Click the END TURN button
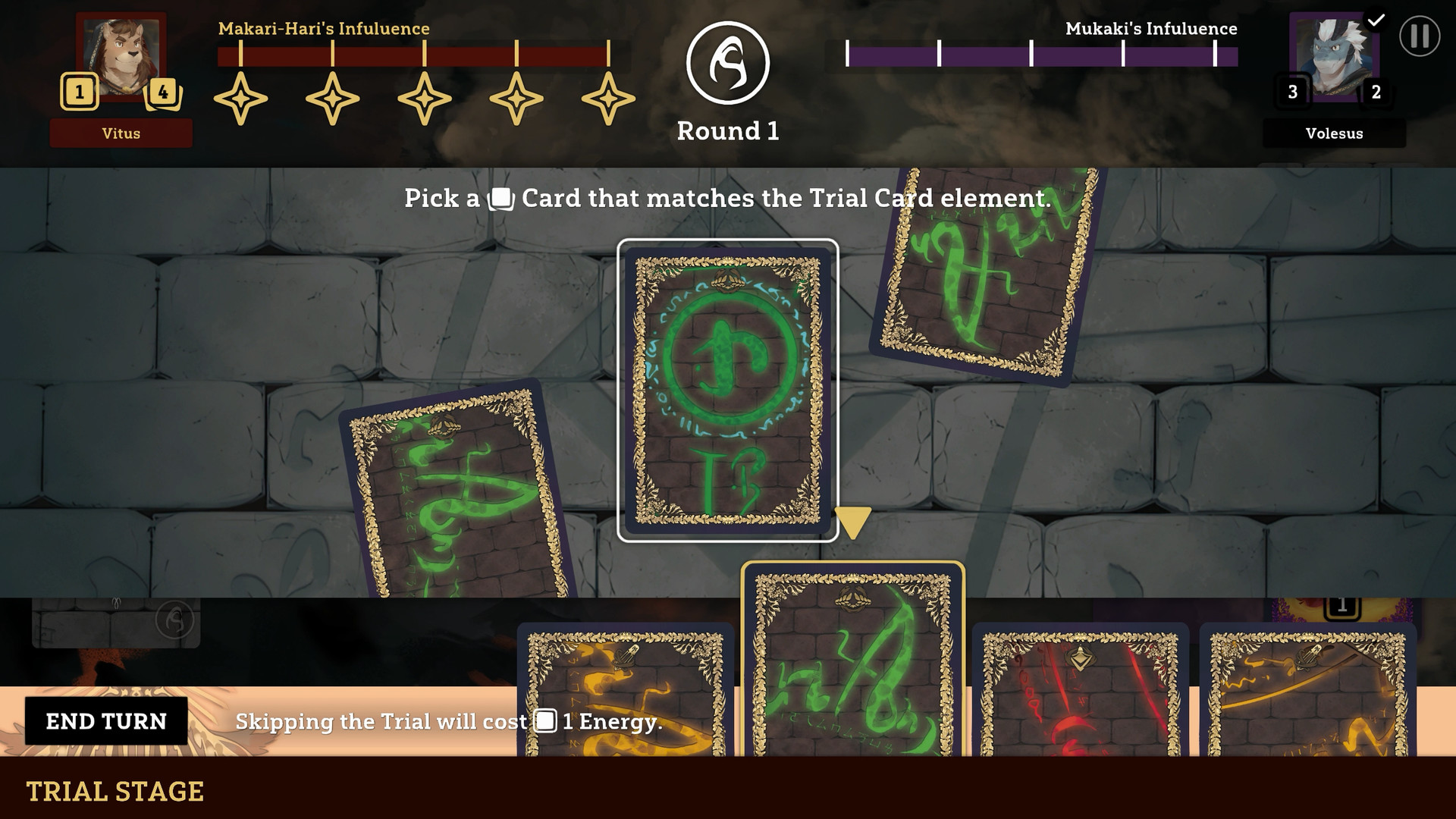This screenshot has height=819, width=1456. coord(106,721)
